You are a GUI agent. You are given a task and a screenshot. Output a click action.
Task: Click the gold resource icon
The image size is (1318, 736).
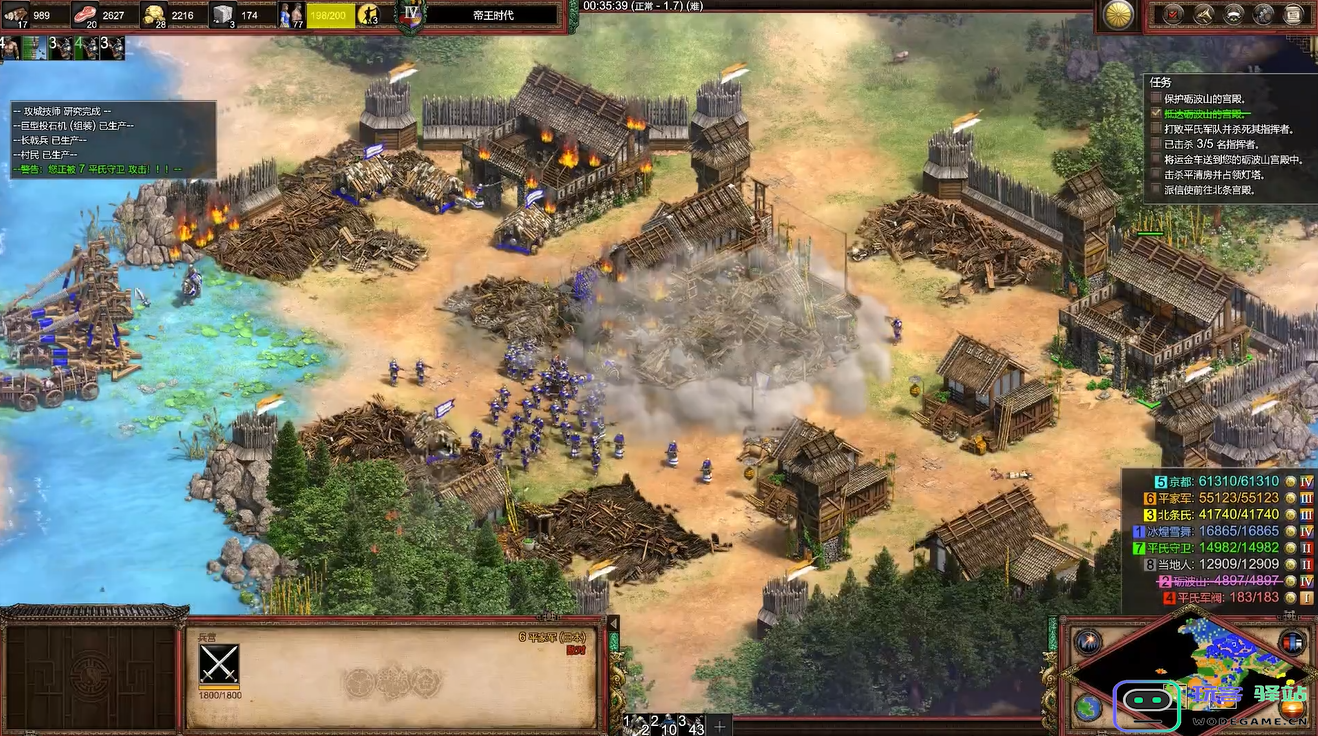pos(154,14)
